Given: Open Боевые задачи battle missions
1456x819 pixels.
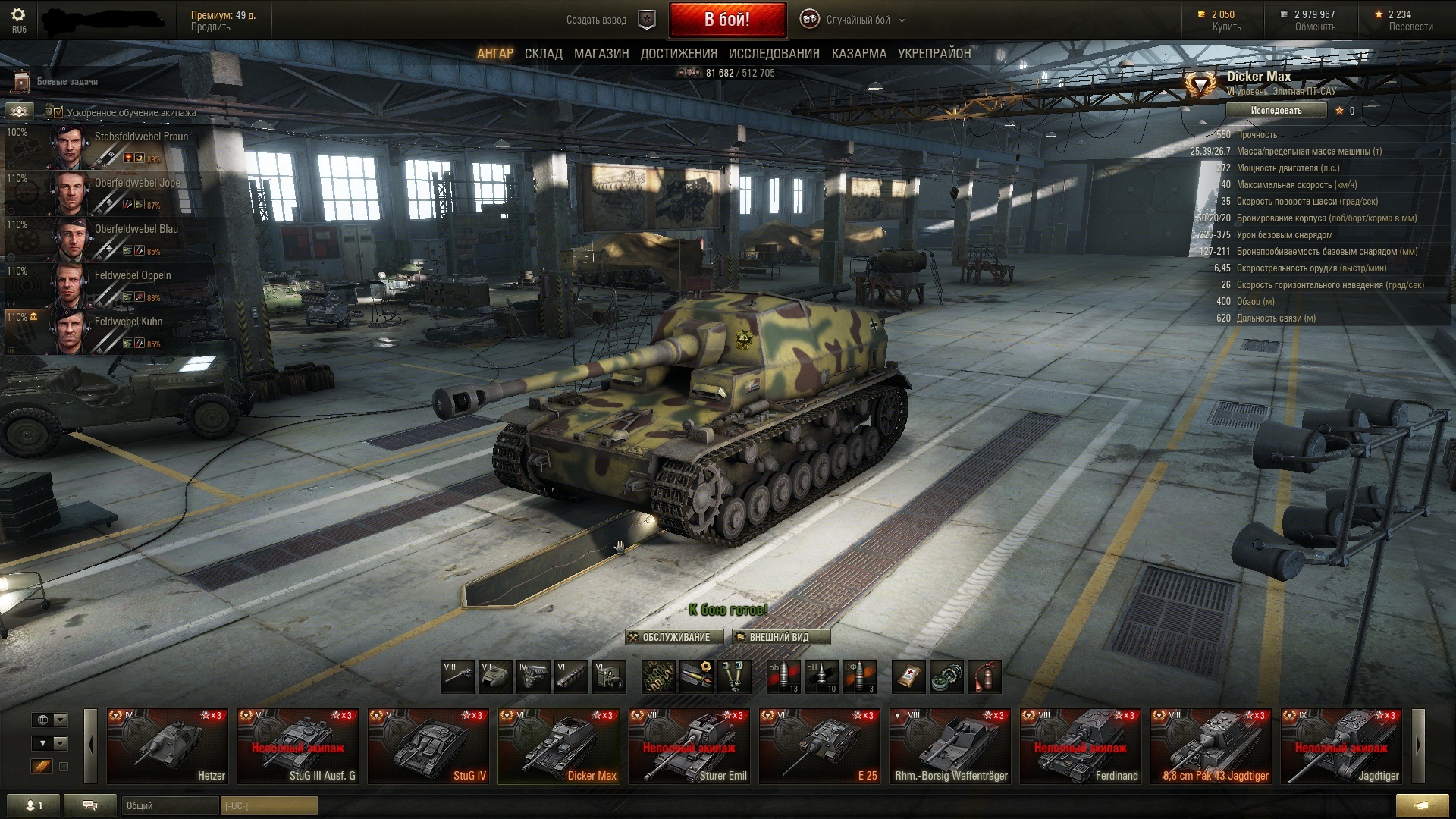Looking at the screenshot, I should (x=67, y=82).
